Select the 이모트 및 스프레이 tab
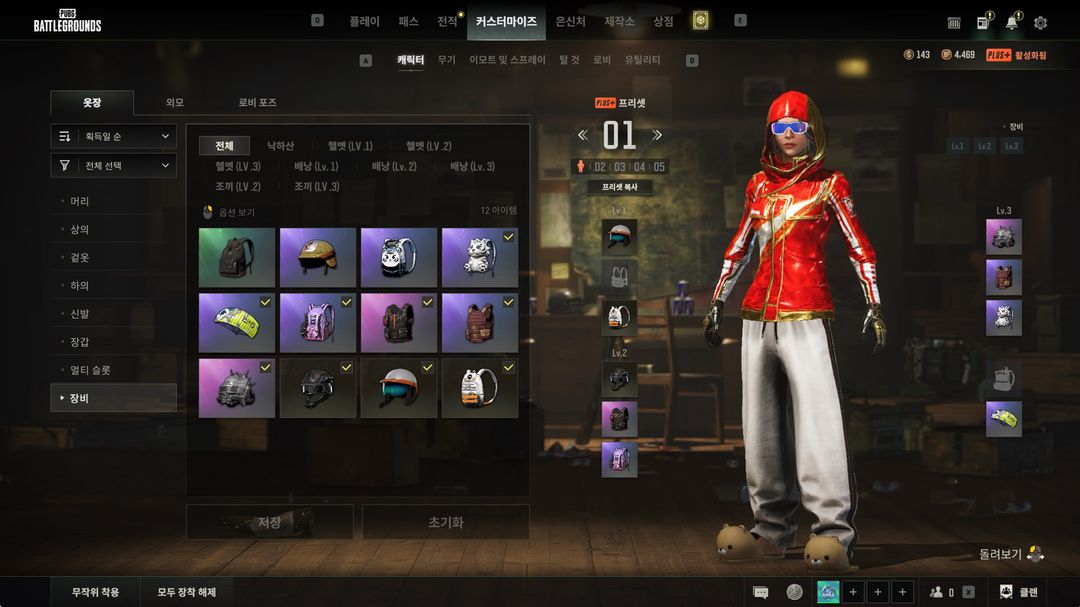Viewport: 1080px width, 607px height. pos(507,60)
